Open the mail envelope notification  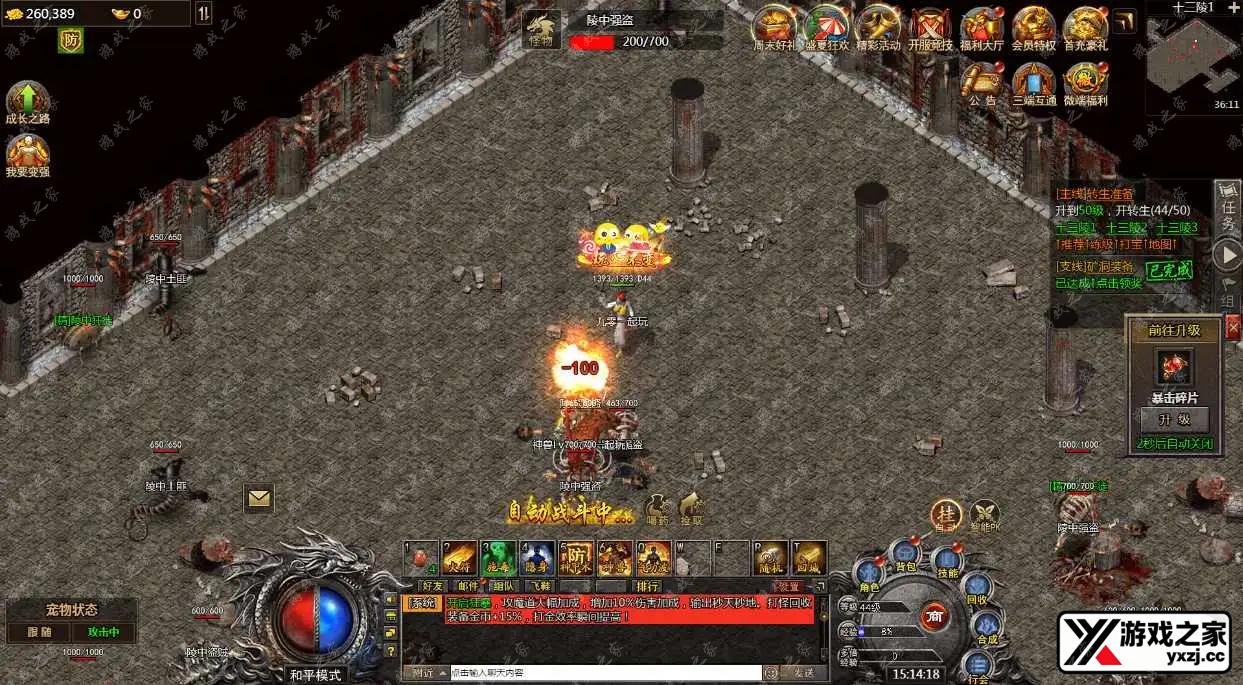(259, 497)
